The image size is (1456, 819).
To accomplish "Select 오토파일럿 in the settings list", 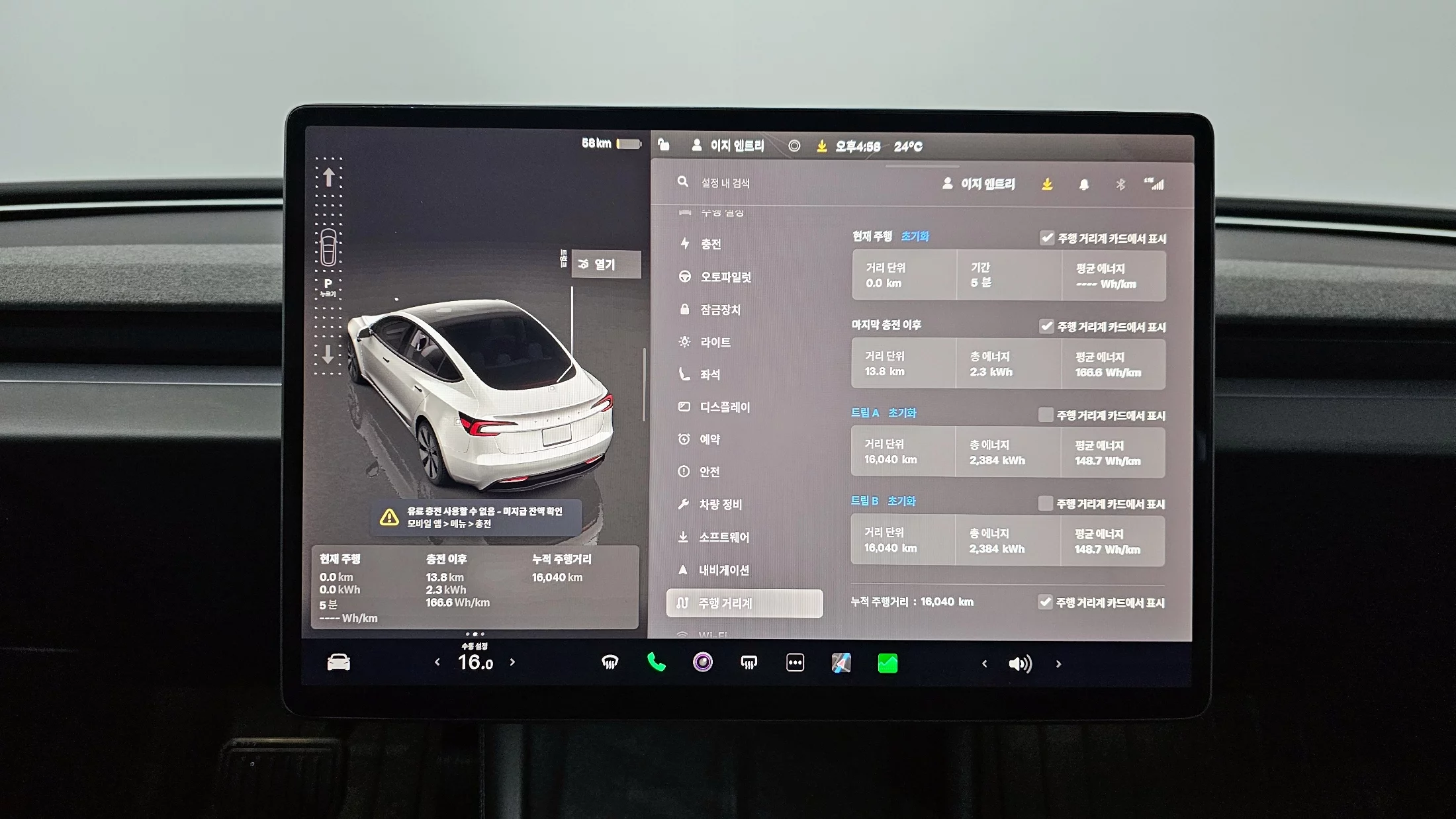I will pyautogui.click(x=725, y=277).
